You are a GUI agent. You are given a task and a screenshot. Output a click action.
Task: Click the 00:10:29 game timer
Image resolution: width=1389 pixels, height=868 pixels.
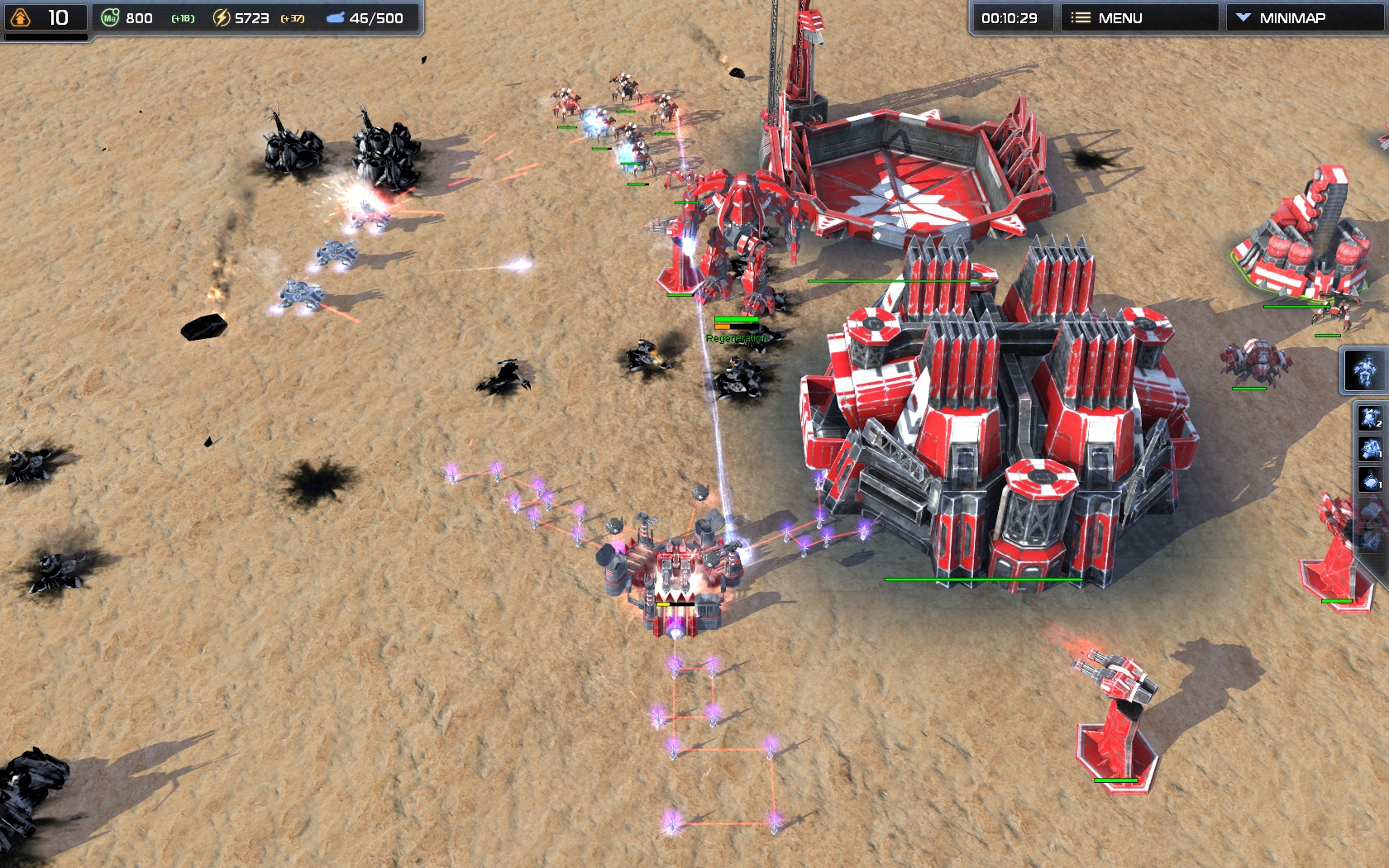[1011, 17]
